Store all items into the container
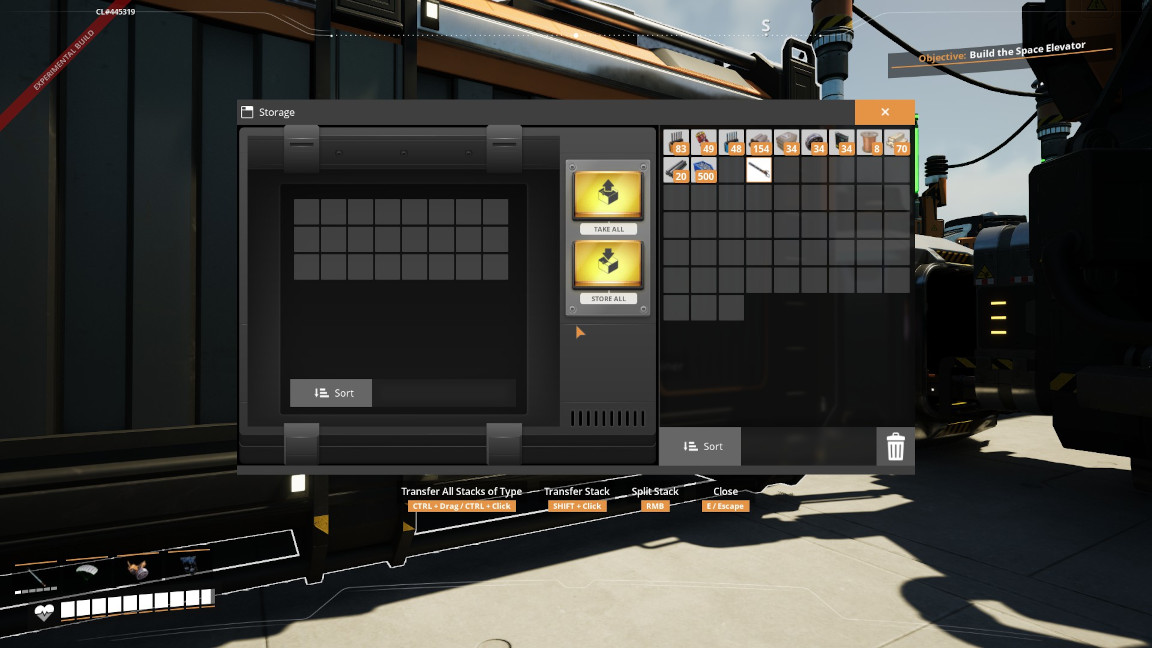The height and width of the screenshot is (648, 1152). (x=608, y=267)
